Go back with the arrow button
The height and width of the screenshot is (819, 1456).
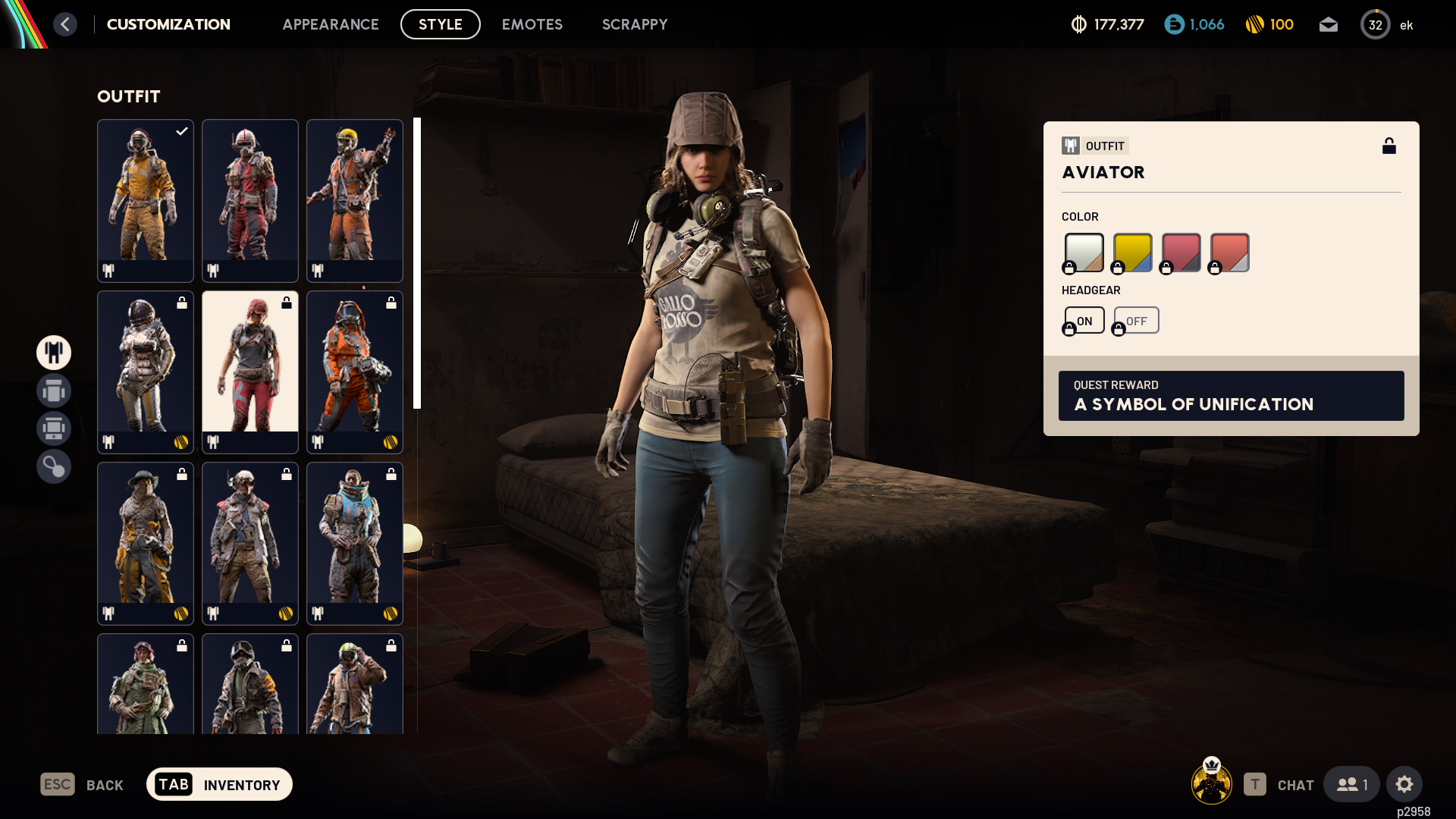(x=65, y=24)
